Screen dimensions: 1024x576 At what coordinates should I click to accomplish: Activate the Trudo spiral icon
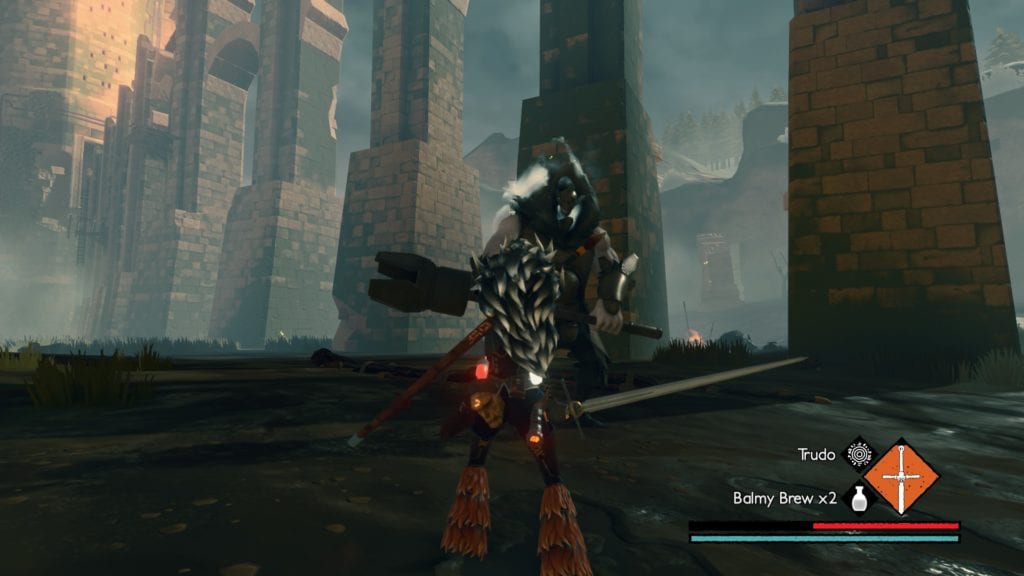pyautogui.click(x=856, y=454)
